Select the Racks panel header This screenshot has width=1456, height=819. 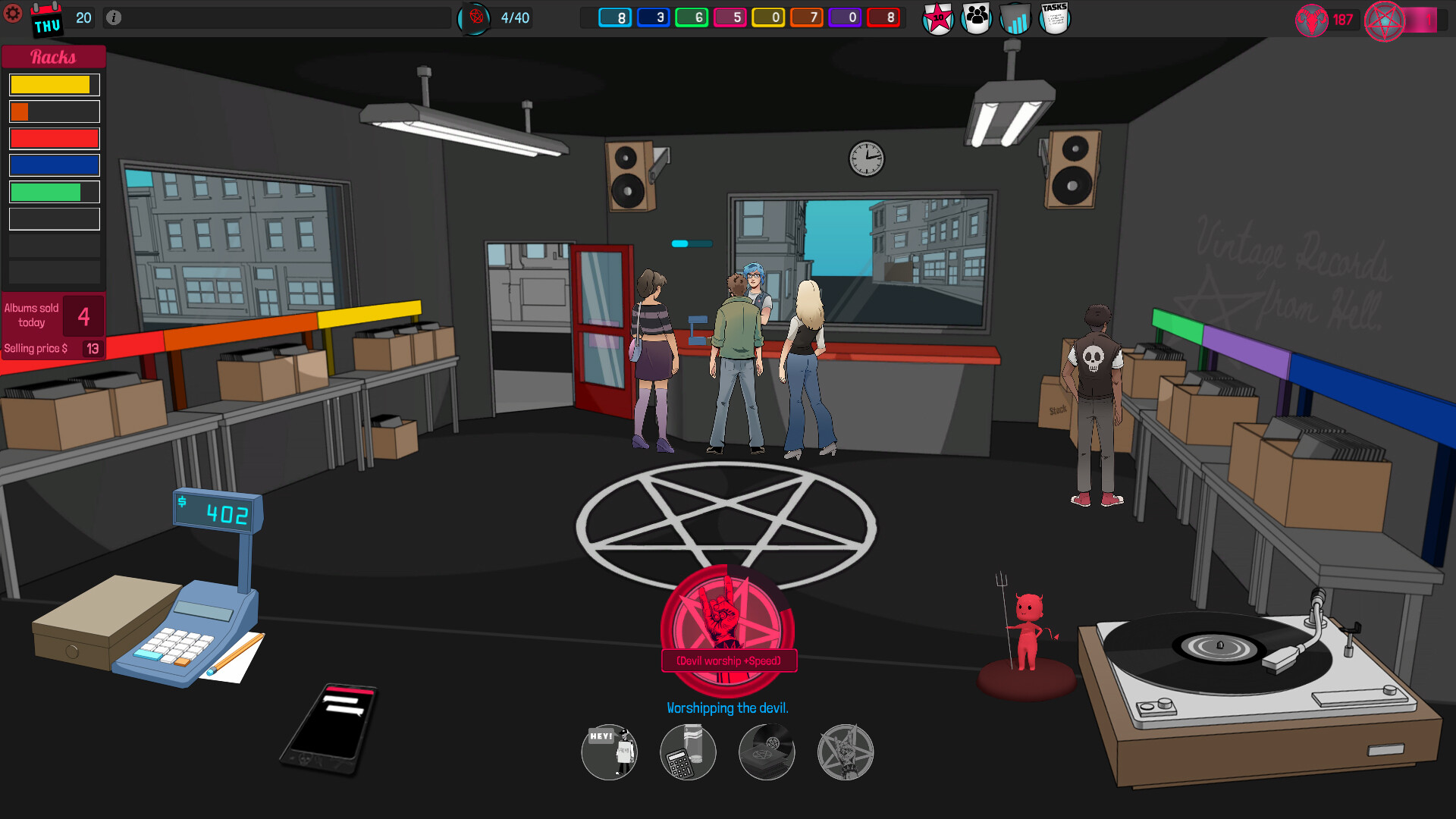[54, 56]
